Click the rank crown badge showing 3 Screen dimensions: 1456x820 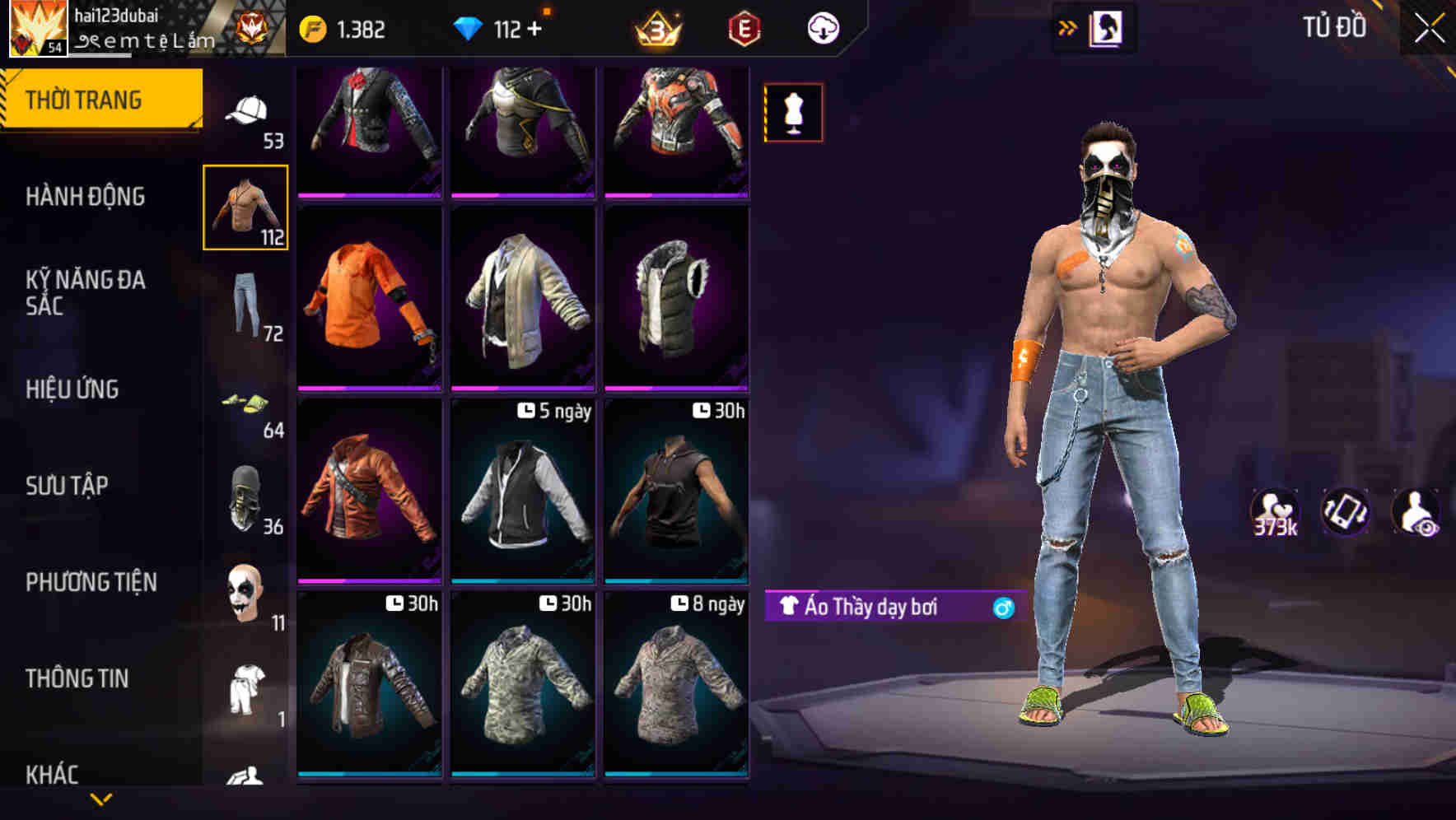(x=655, y=27)
